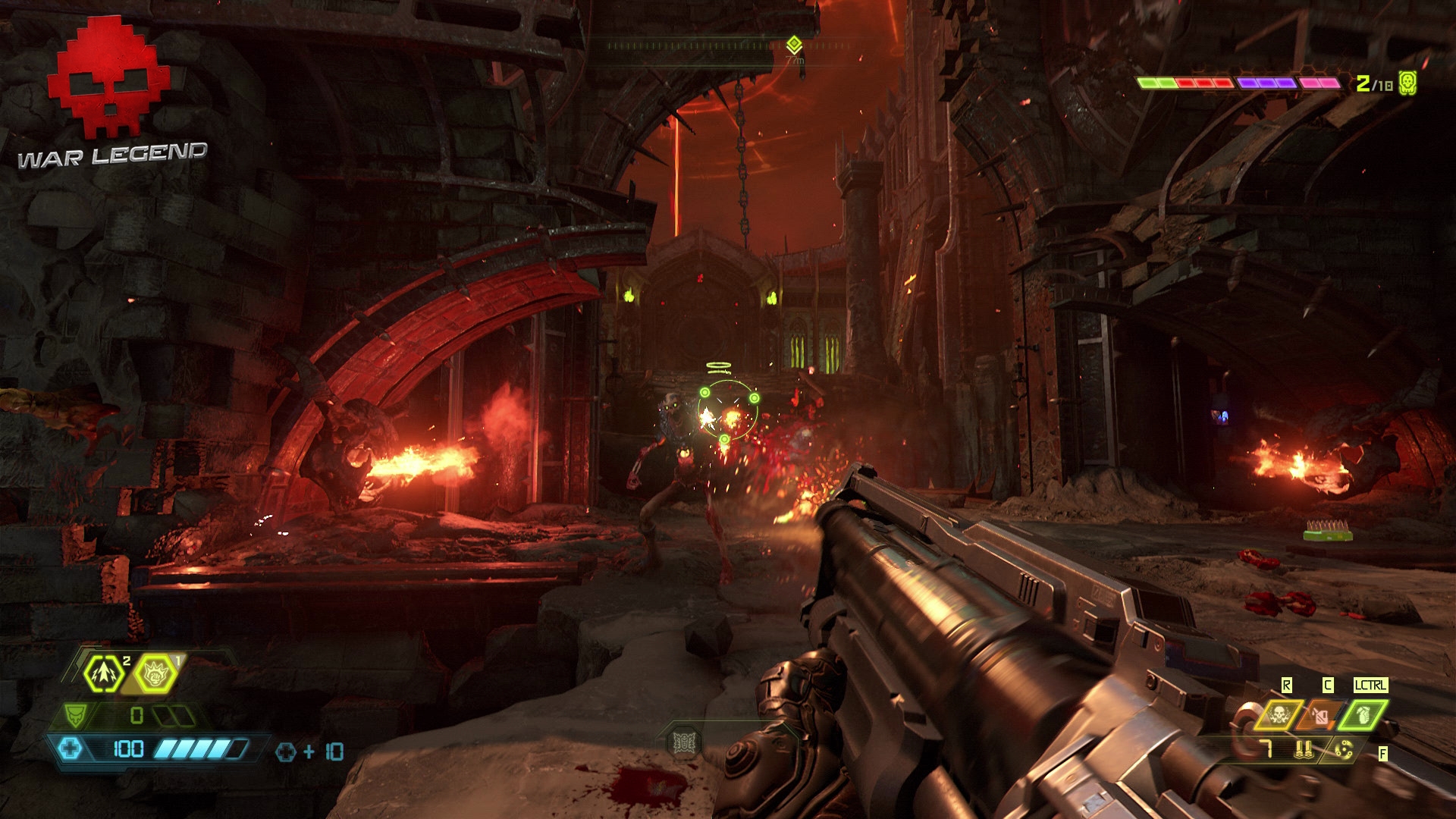Click the blue health cross icon

pyautogui.click(x=70, y=749)
